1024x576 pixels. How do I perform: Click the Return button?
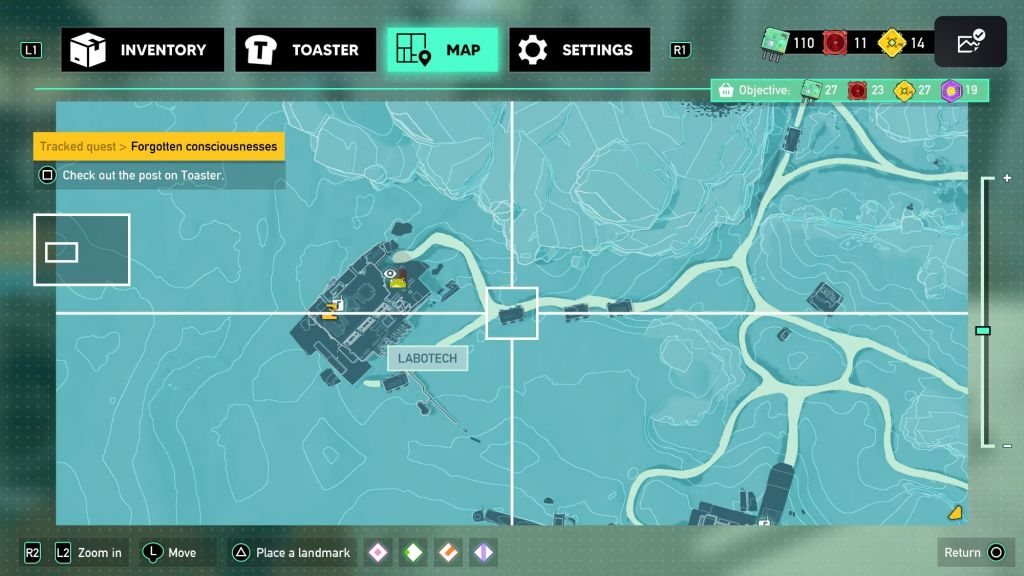point(974,553)
